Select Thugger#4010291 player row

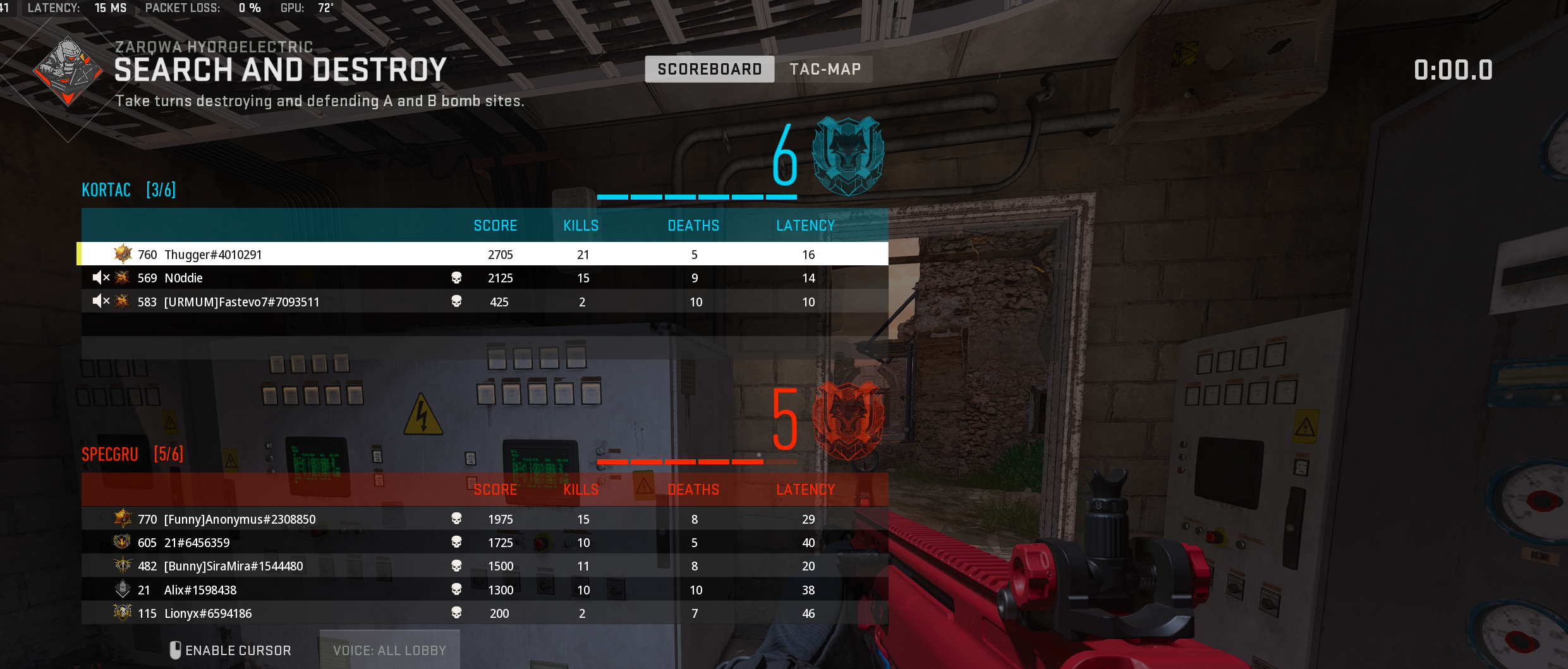click(x=213, y=255)
